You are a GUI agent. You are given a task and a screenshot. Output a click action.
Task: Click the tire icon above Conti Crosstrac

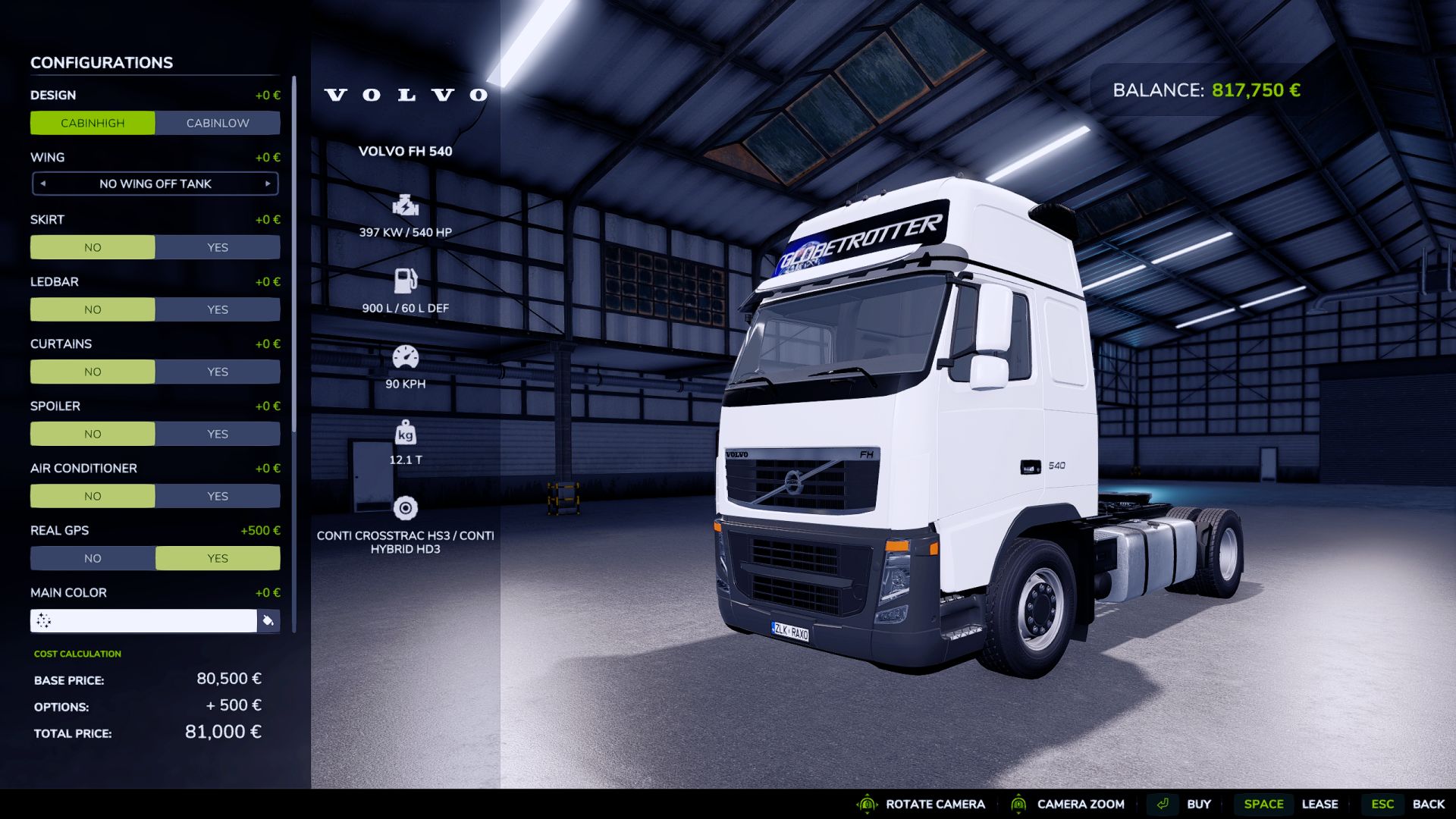[406, 507]
